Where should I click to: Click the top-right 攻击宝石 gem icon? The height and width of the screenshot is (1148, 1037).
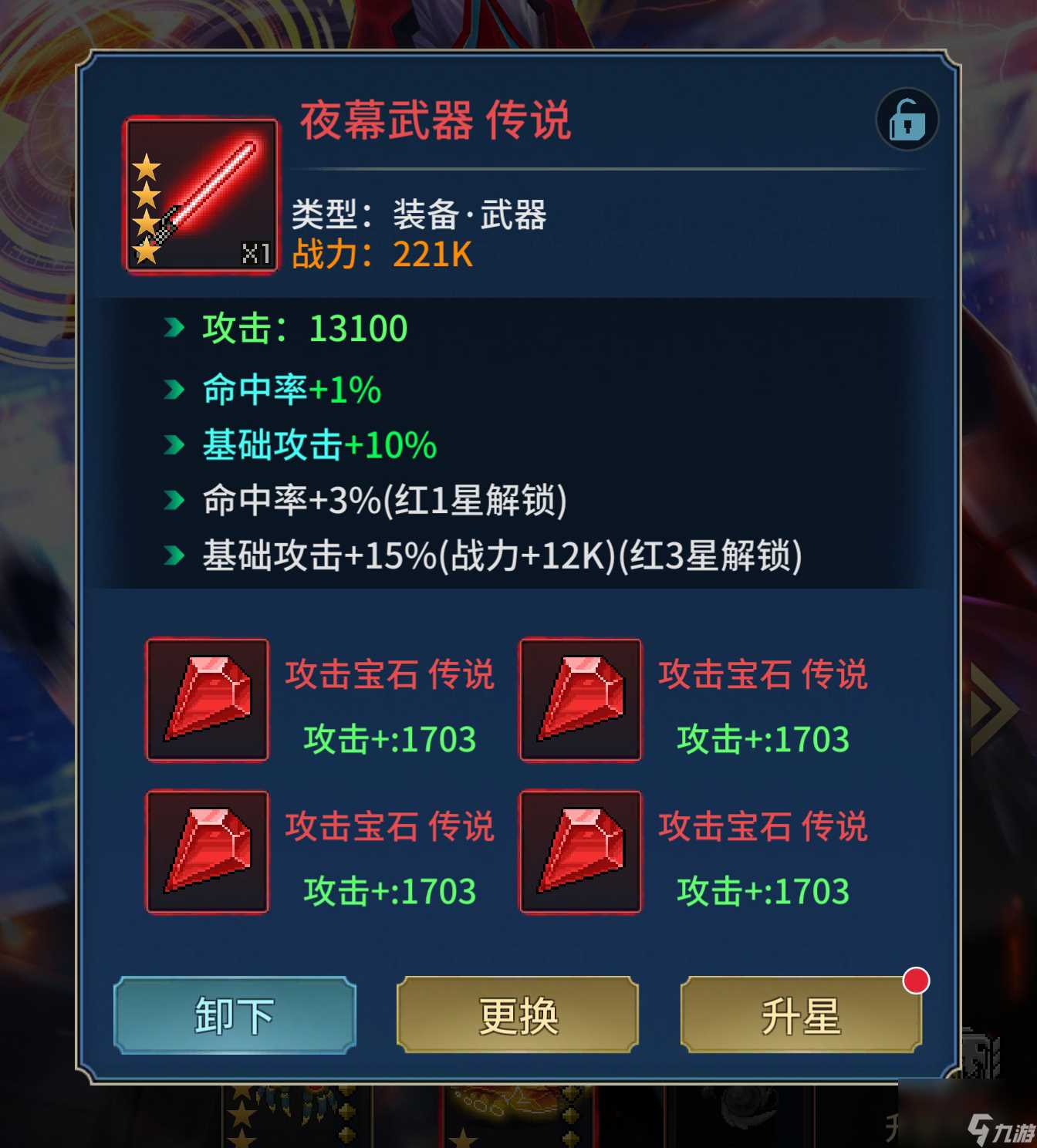click(579, 701)
